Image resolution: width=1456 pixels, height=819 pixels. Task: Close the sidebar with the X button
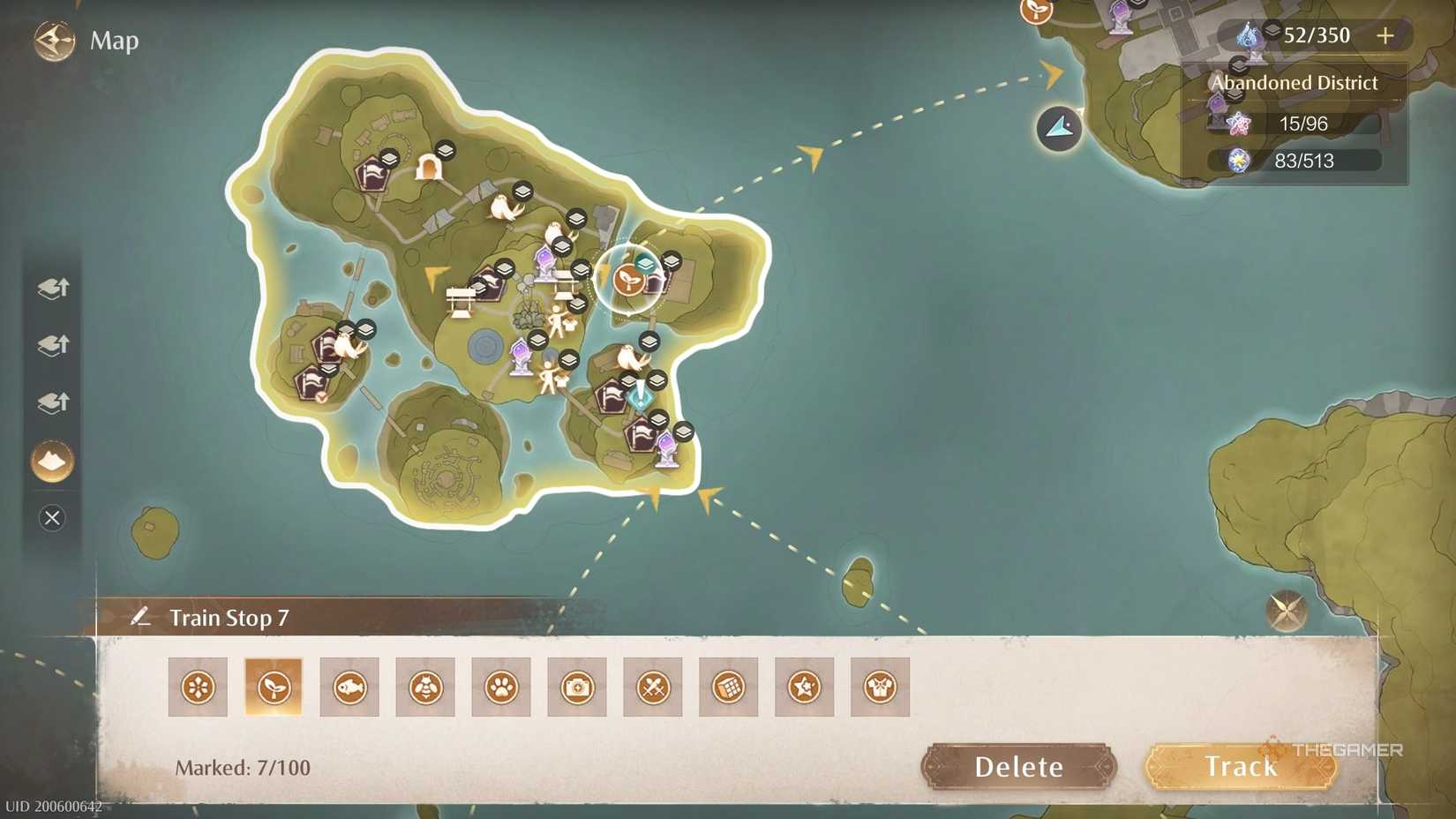coord(52,518)
